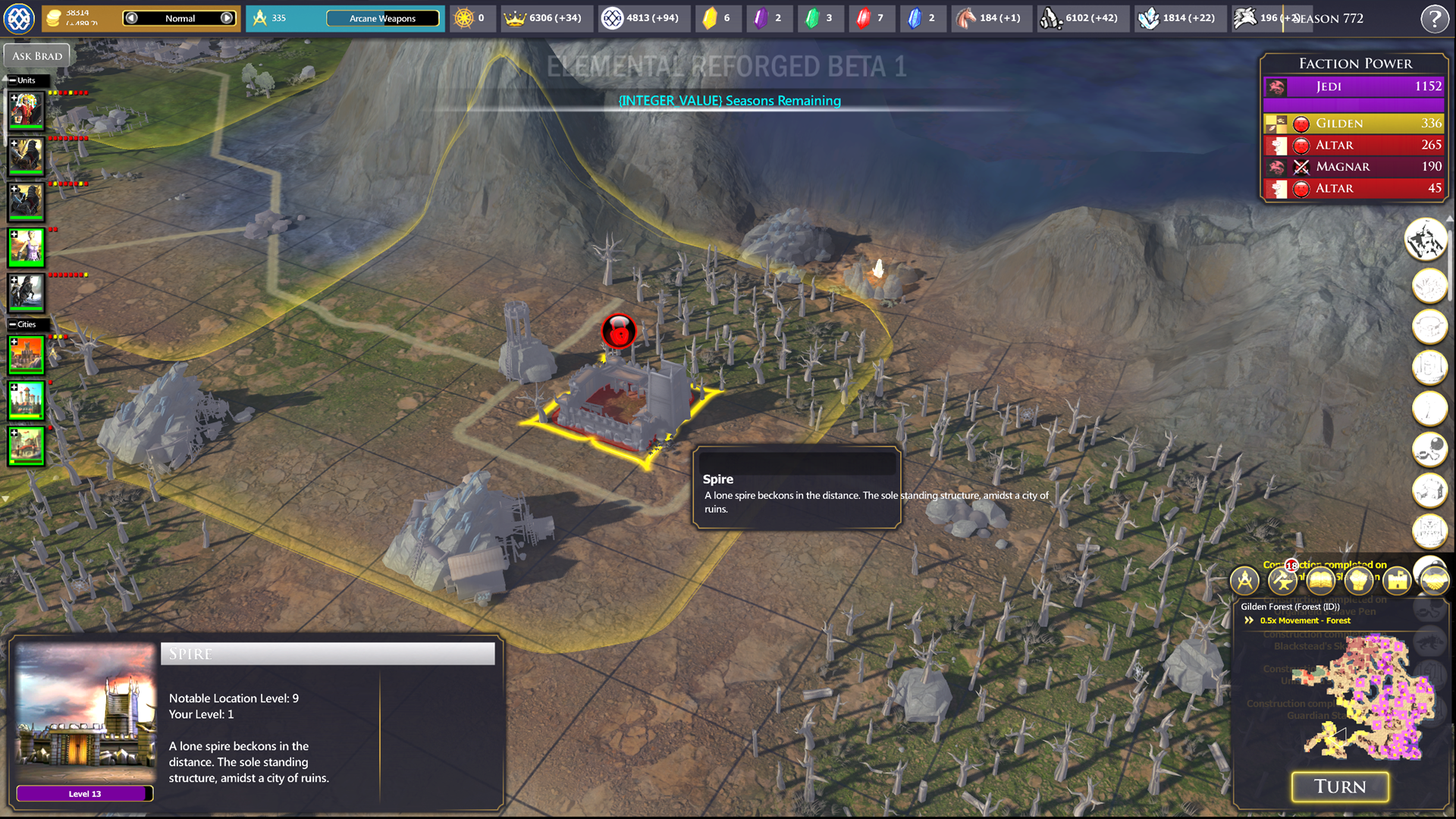This screenshot has height=819, width=1456.
Task: Open the open-book spellbook icon
Action: (1321, 581)
